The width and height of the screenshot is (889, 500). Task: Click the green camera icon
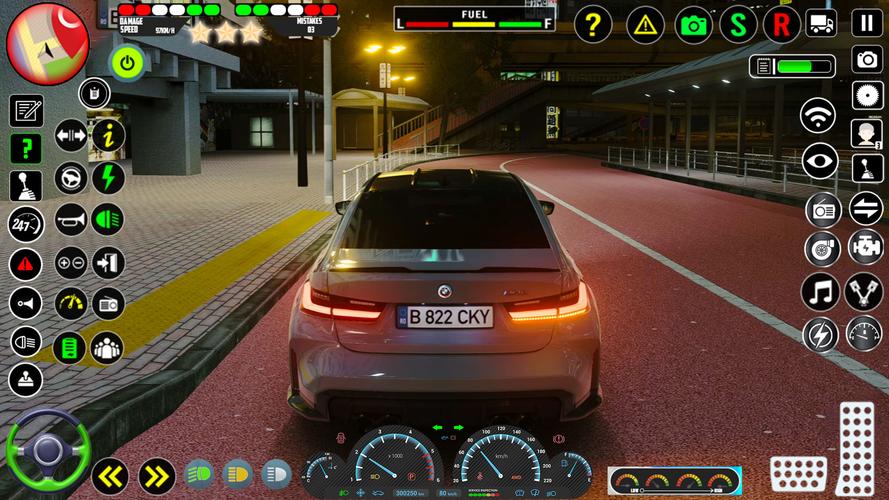click(693, 24)
